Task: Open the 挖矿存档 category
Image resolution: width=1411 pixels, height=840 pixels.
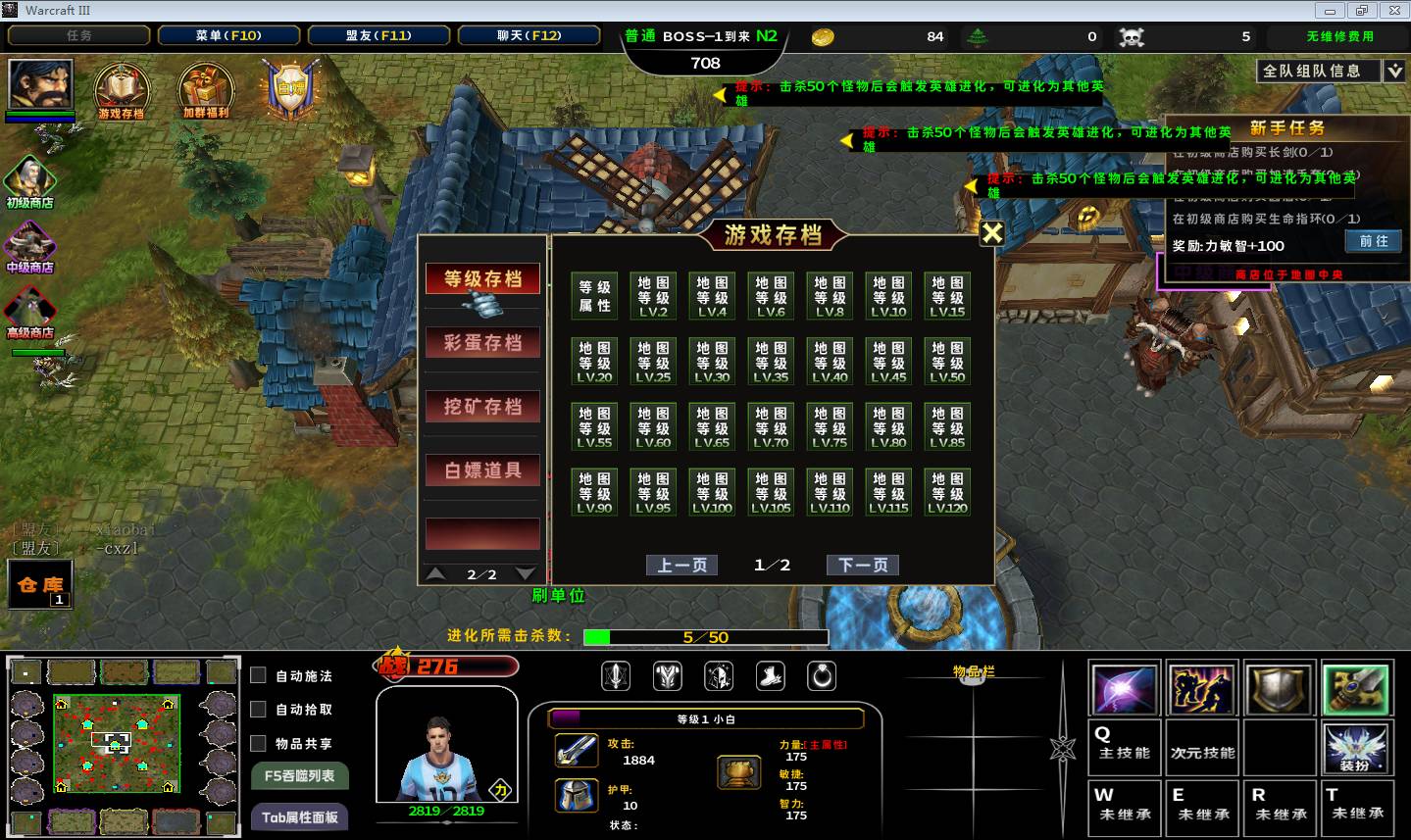Action: pyautogui.click(x=482, y=407)
